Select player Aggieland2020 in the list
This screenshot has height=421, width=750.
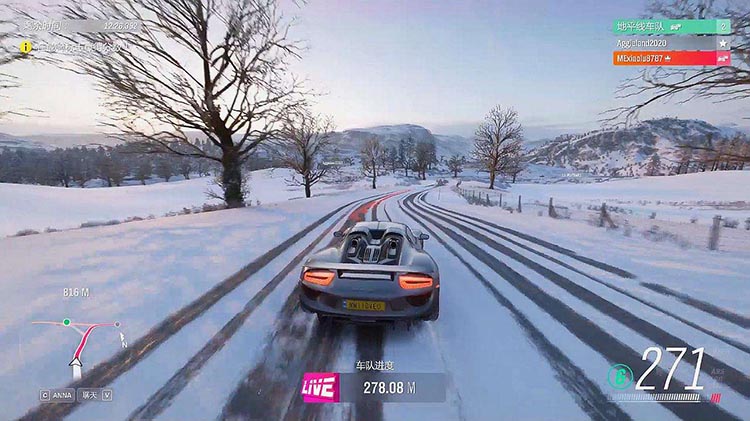[662, 43]
